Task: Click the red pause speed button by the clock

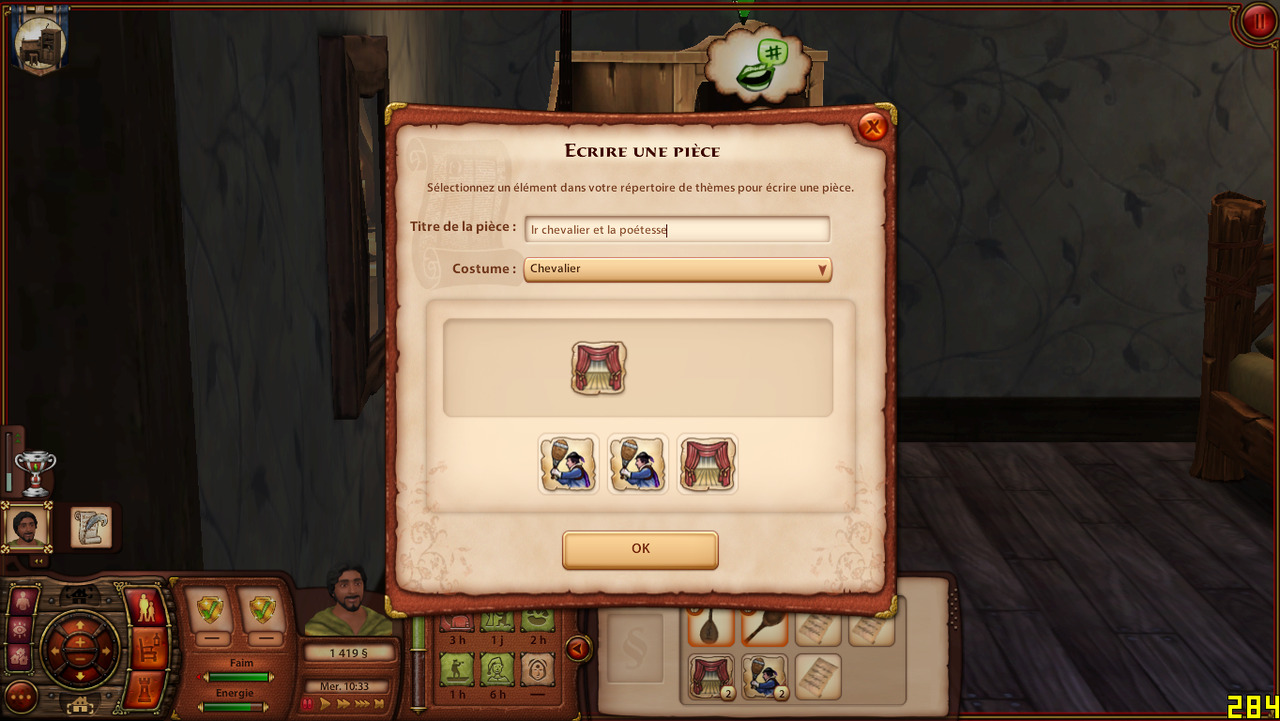Action: point(308,704)
